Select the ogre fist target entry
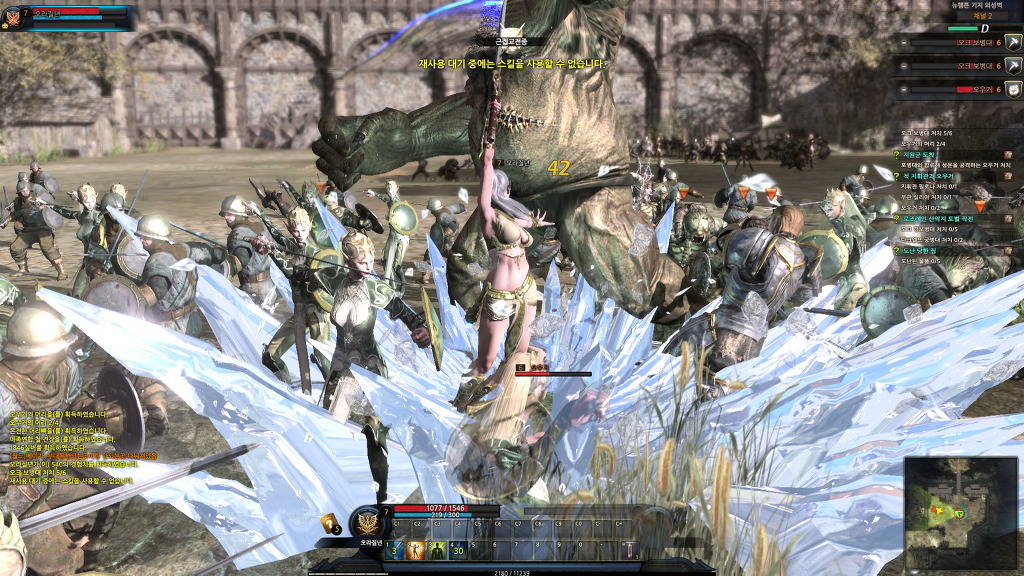1024x576 pixels. pyautogui.click(x=1012, y=89)
